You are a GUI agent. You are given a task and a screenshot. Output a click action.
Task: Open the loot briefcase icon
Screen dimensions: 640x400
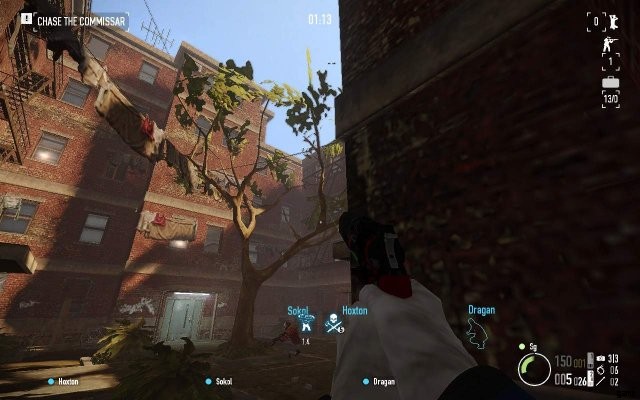(609, 84)
